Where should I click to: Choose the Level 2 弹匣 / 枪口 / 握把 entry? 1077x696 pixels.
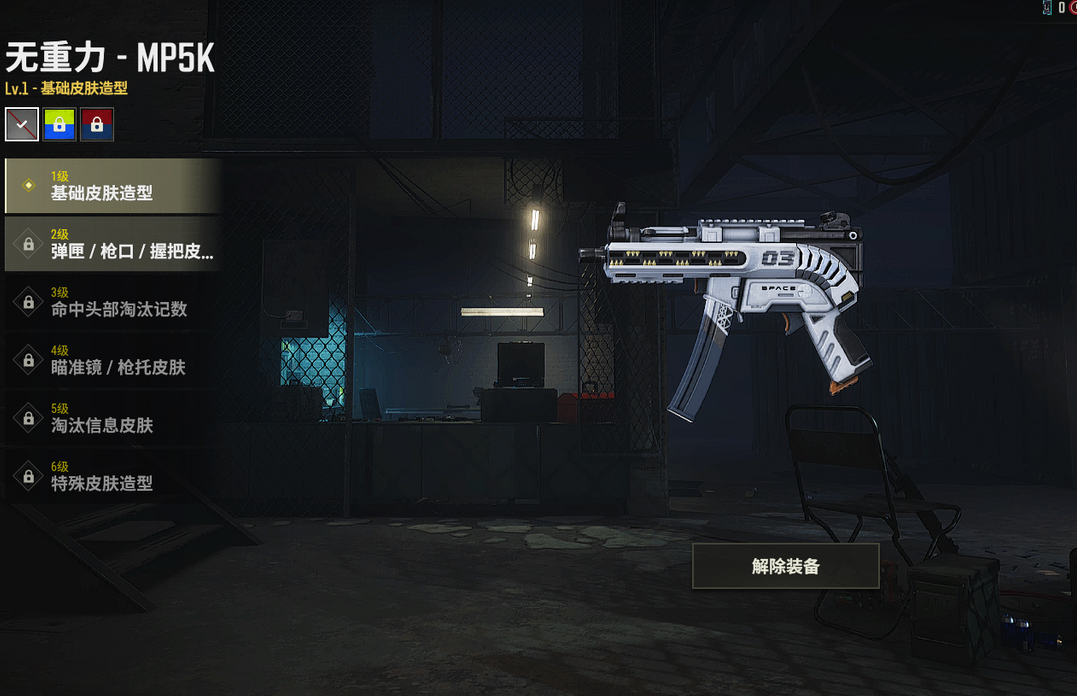(113, 244)
